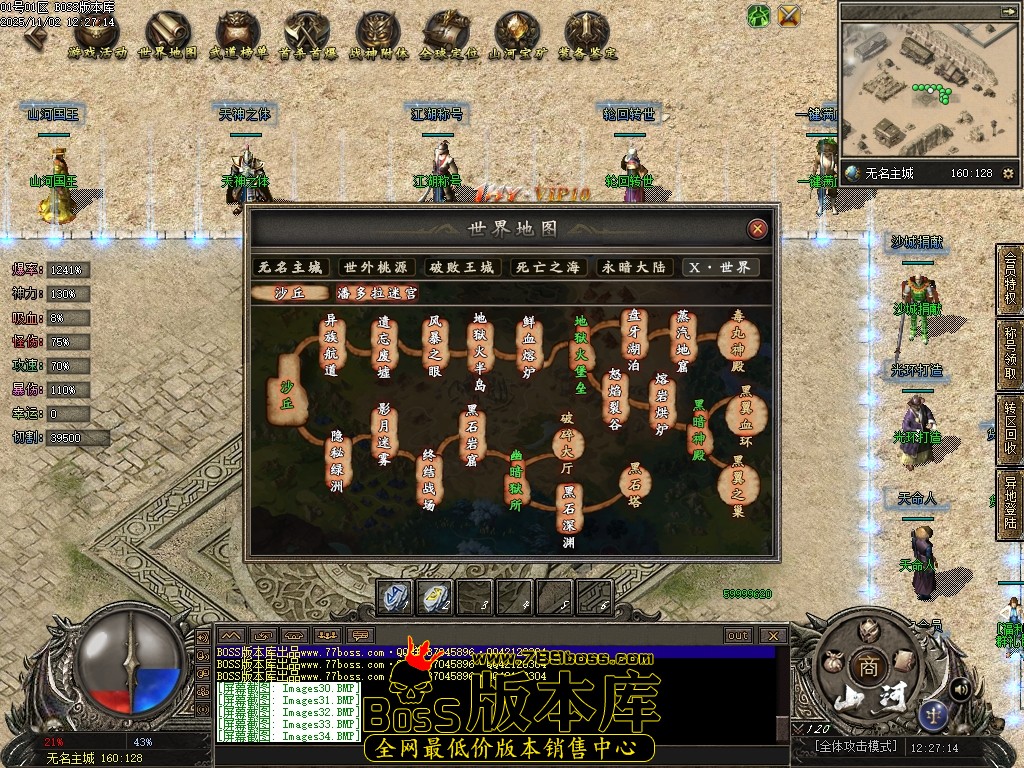Travel to the 黑暗神殿 map node
Viewport: 1024px width, 768px height.
point(699,428)
